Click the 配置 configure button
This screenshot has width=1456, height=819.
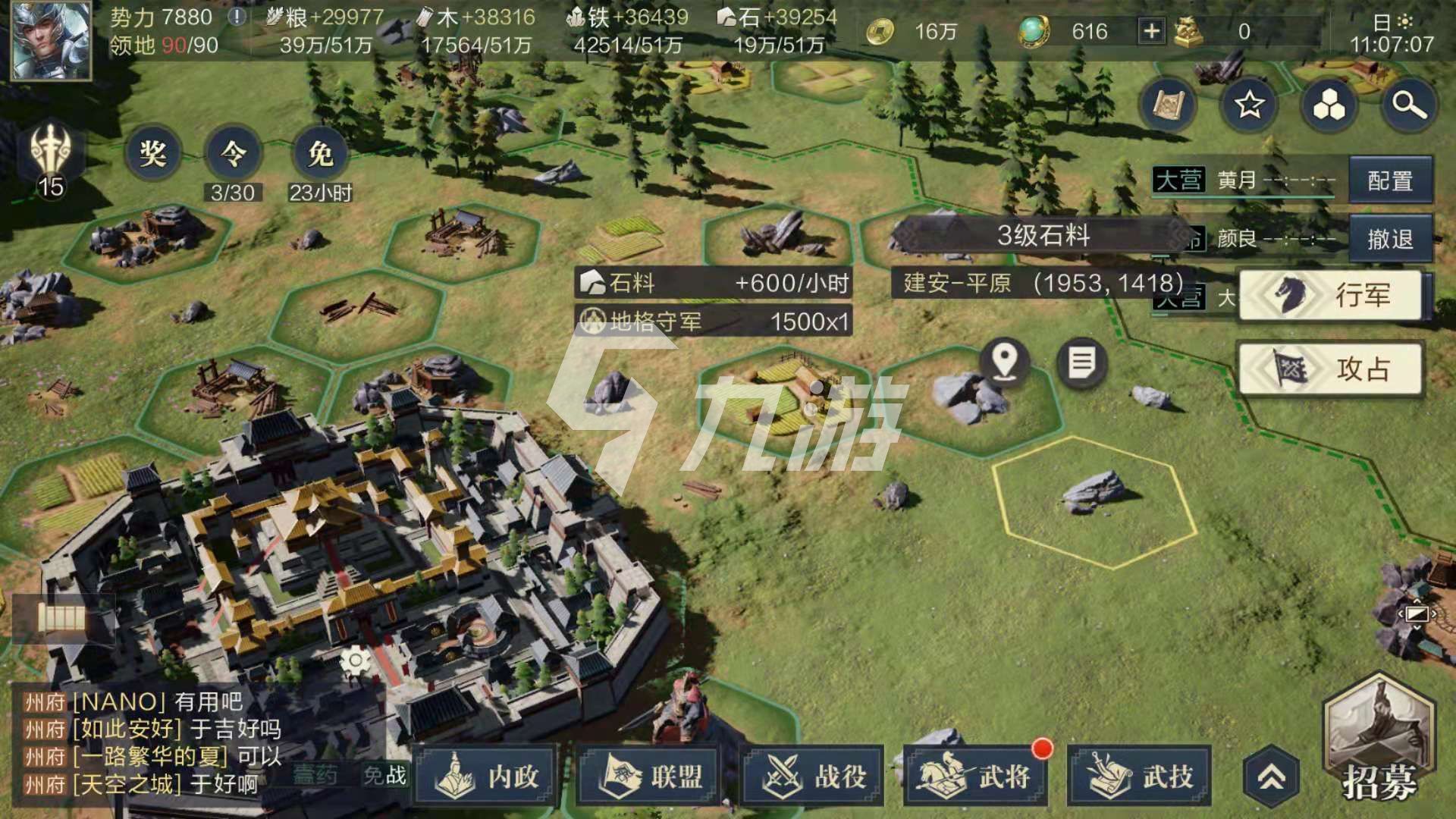click(1390, 180)
